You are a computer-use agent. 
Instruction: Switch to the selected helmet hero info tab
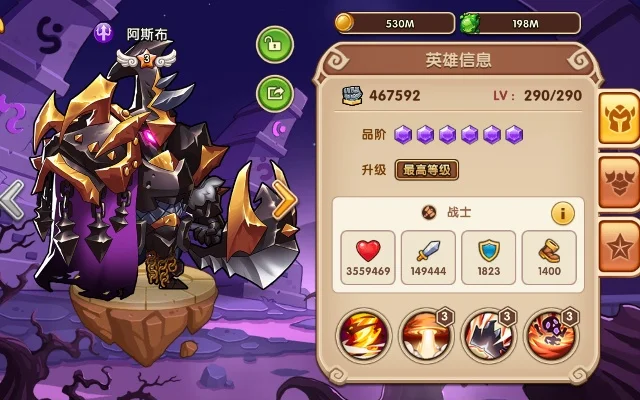coord(619,117)
